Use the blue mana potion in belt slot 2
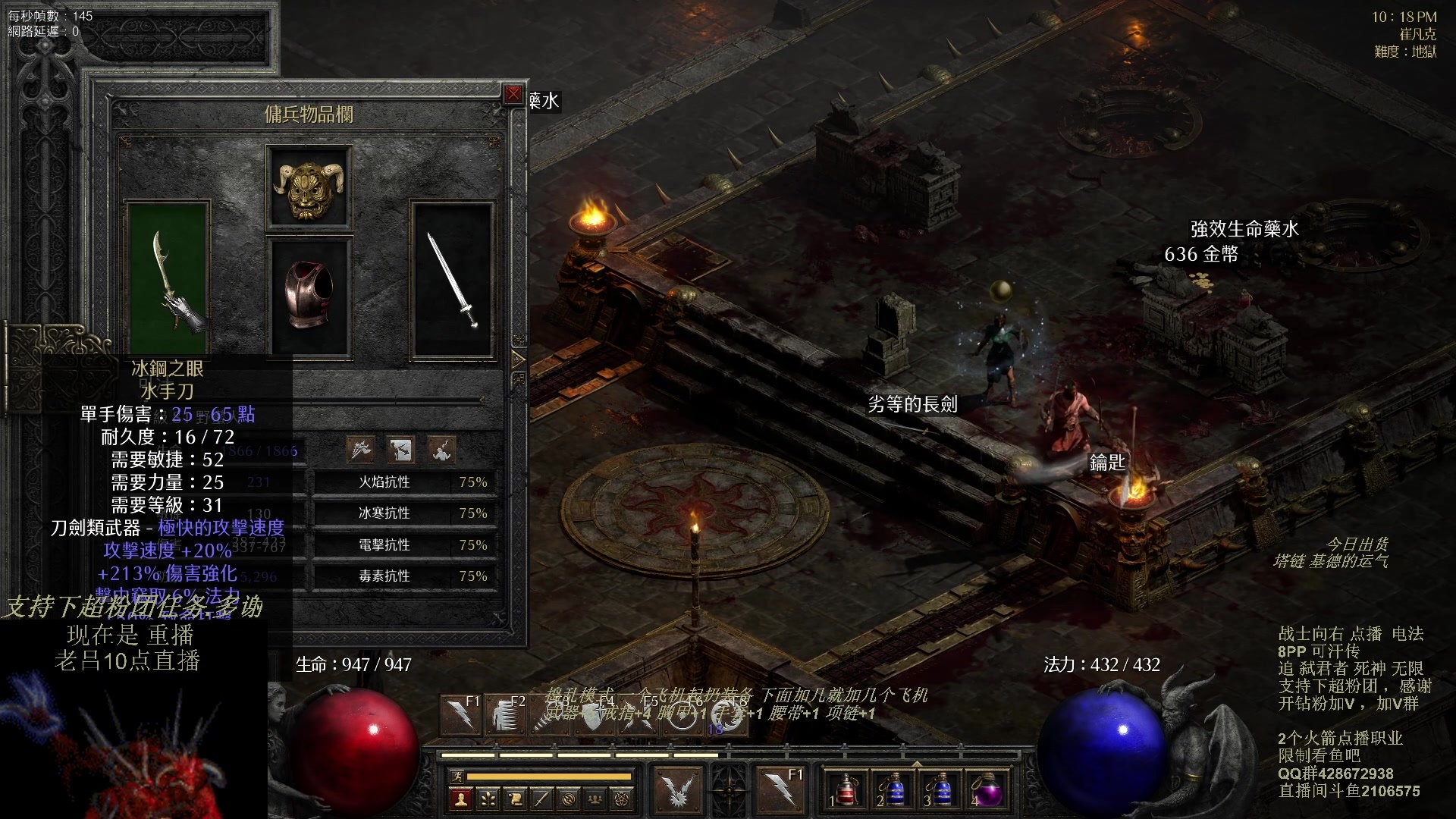Viewport: 1456px width, 819px height. point(894,789)
